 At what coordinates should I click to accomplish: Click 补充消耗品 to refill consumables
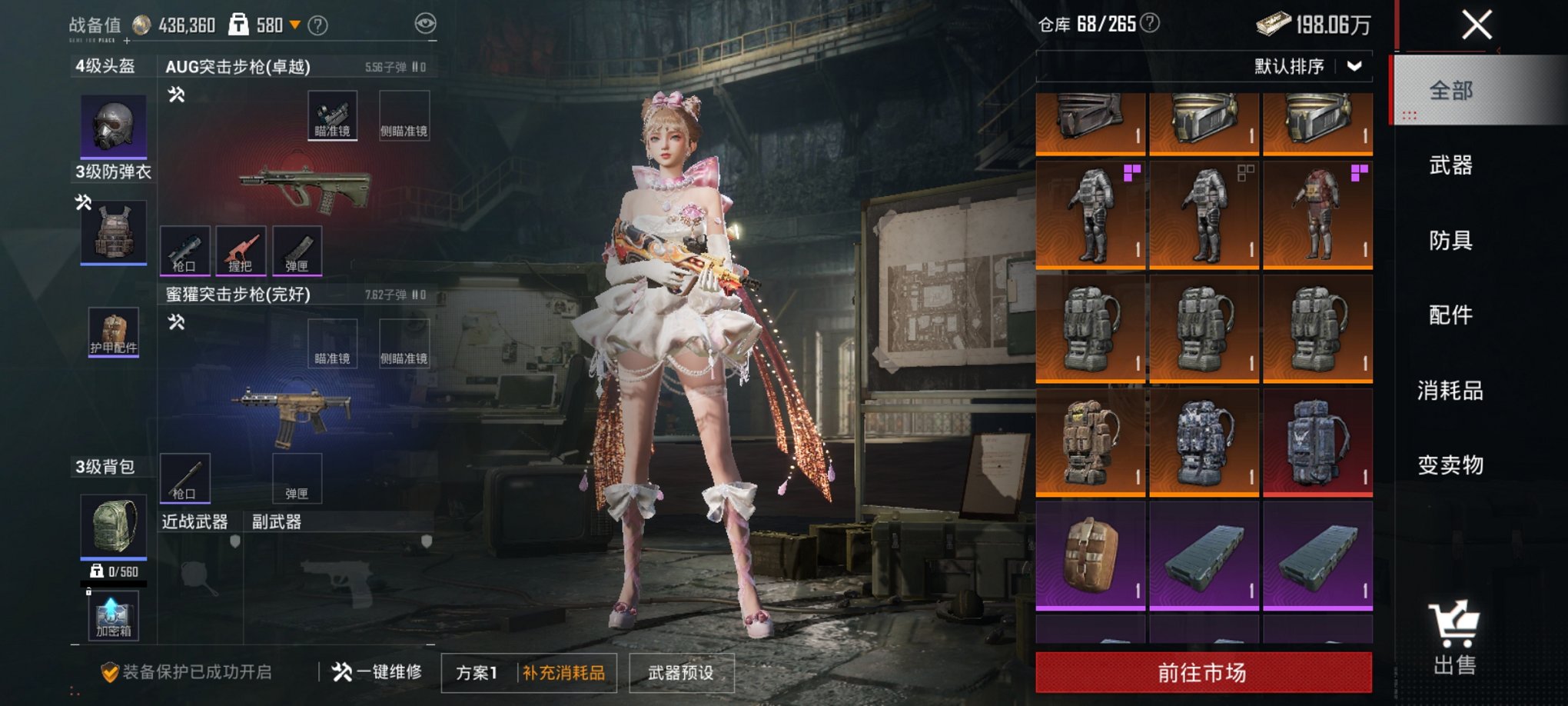pos(564,673)
